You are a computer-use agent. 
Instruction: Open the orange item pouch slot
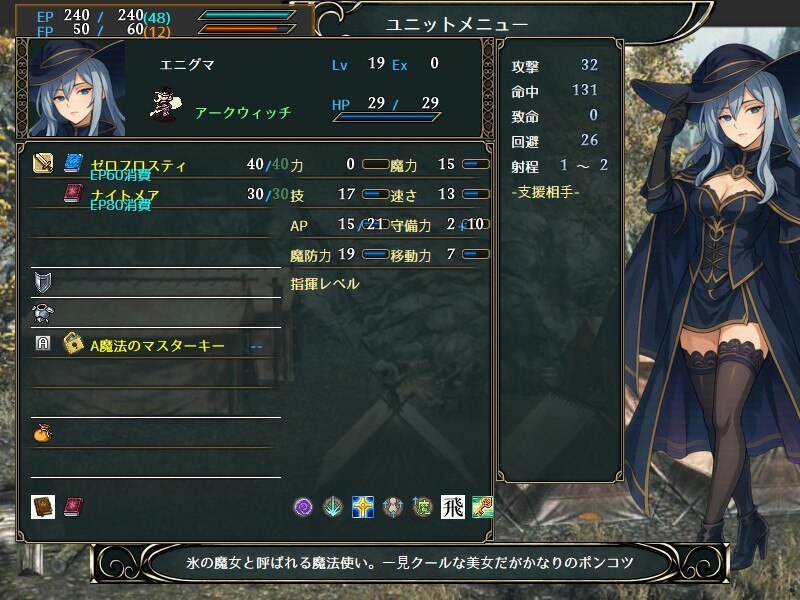coord(43,433)
